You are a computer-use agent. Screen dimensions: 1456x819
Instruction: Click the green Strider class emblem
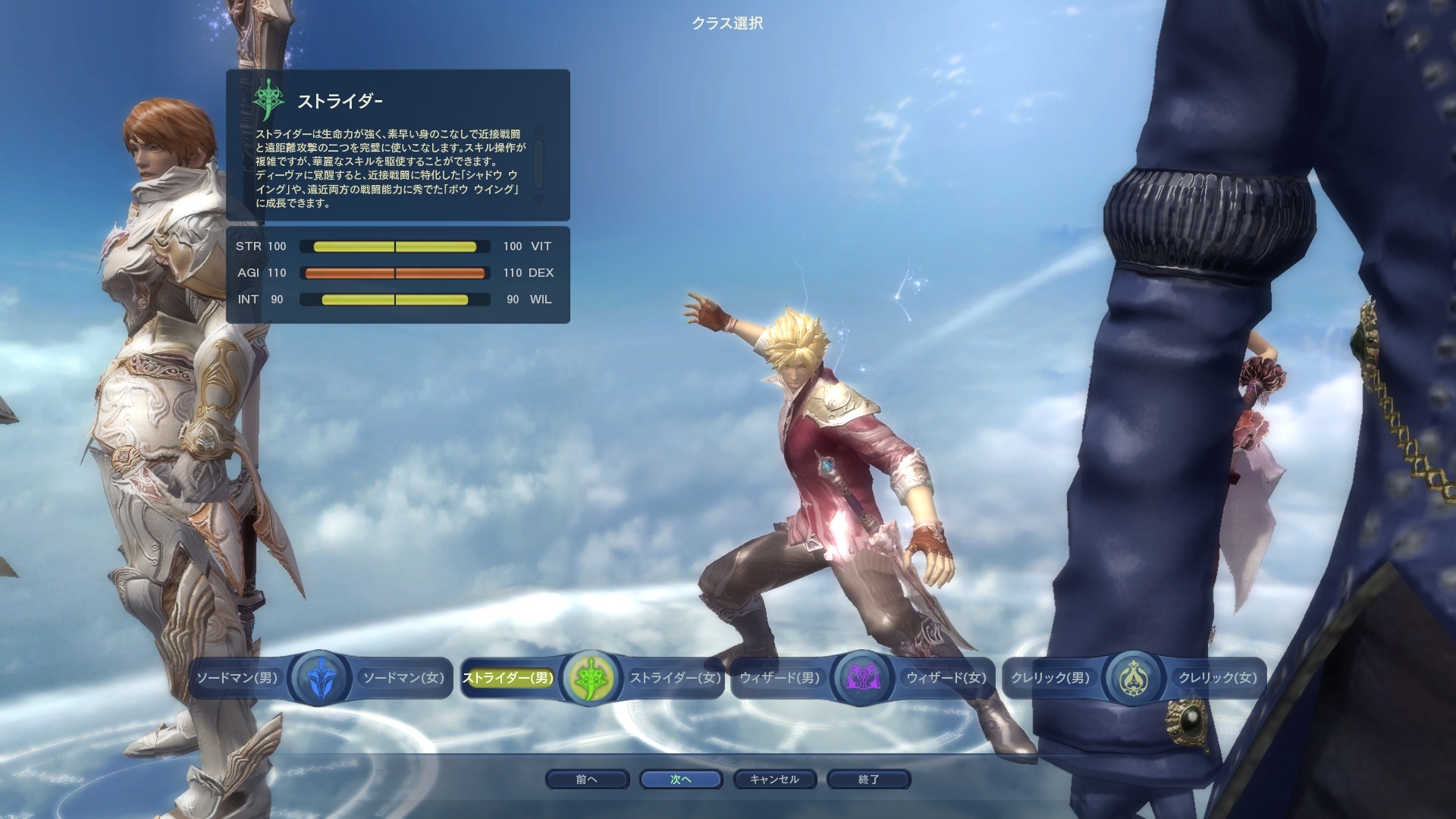click(591, 678)
